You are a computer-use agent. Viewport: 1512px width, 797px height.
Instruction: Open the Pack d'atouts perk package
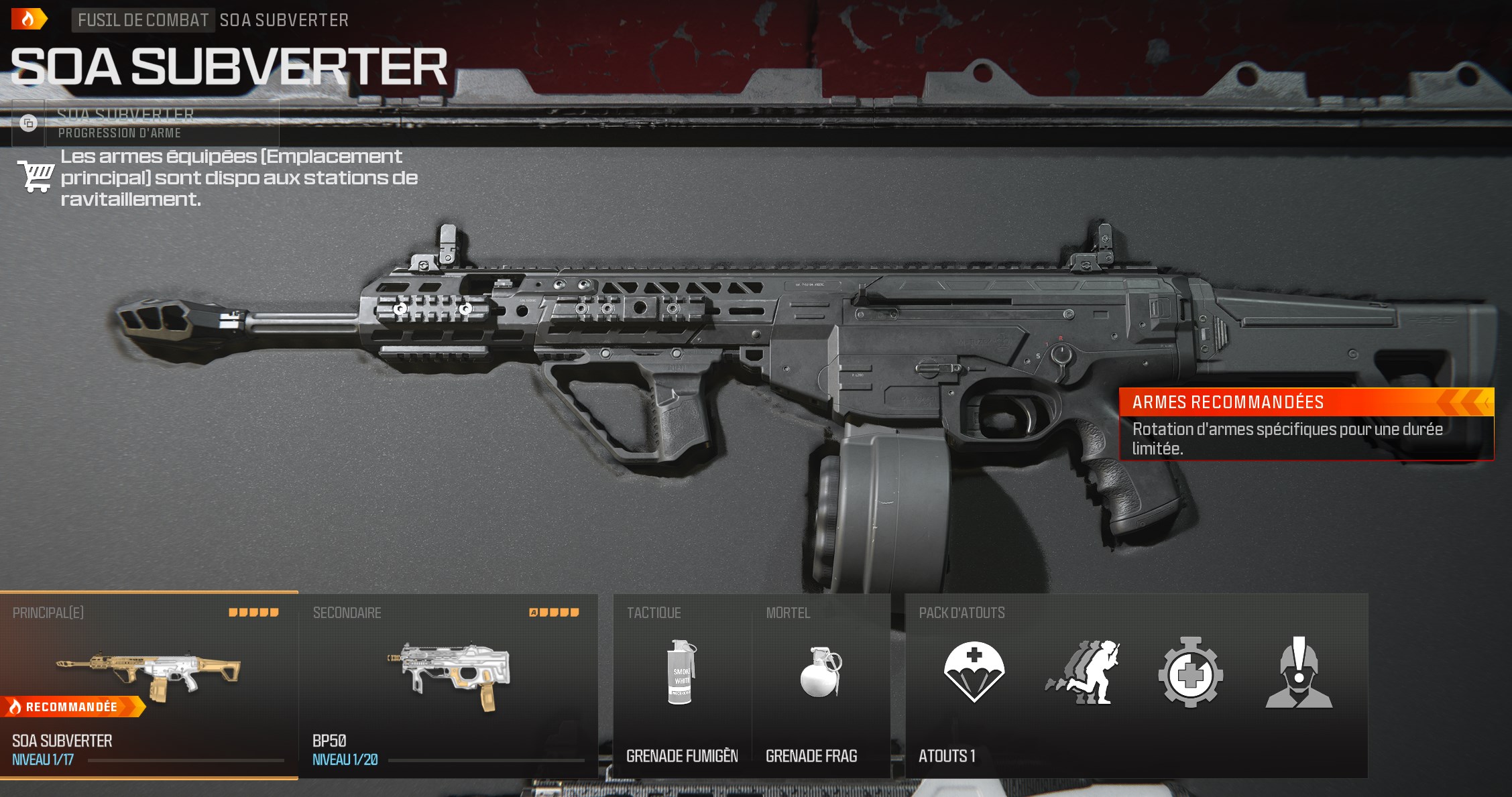1136,685
